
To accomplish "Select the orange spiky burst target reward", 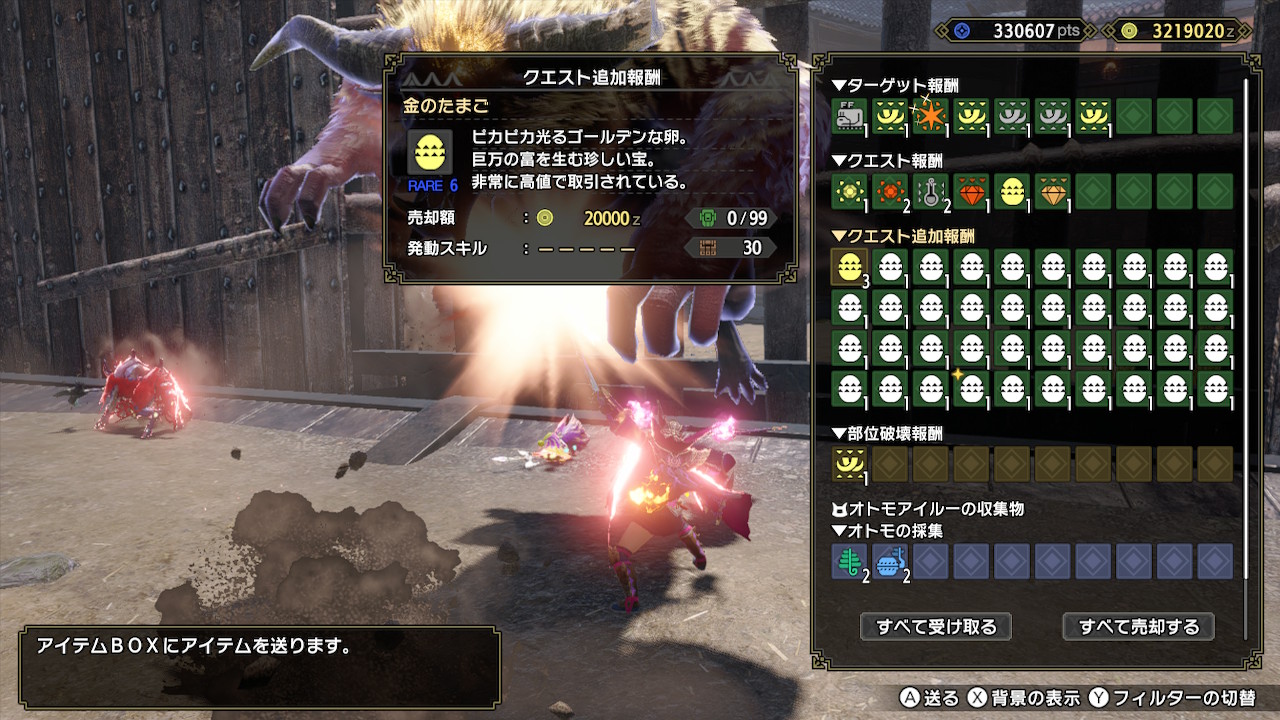I will point(930,116).
